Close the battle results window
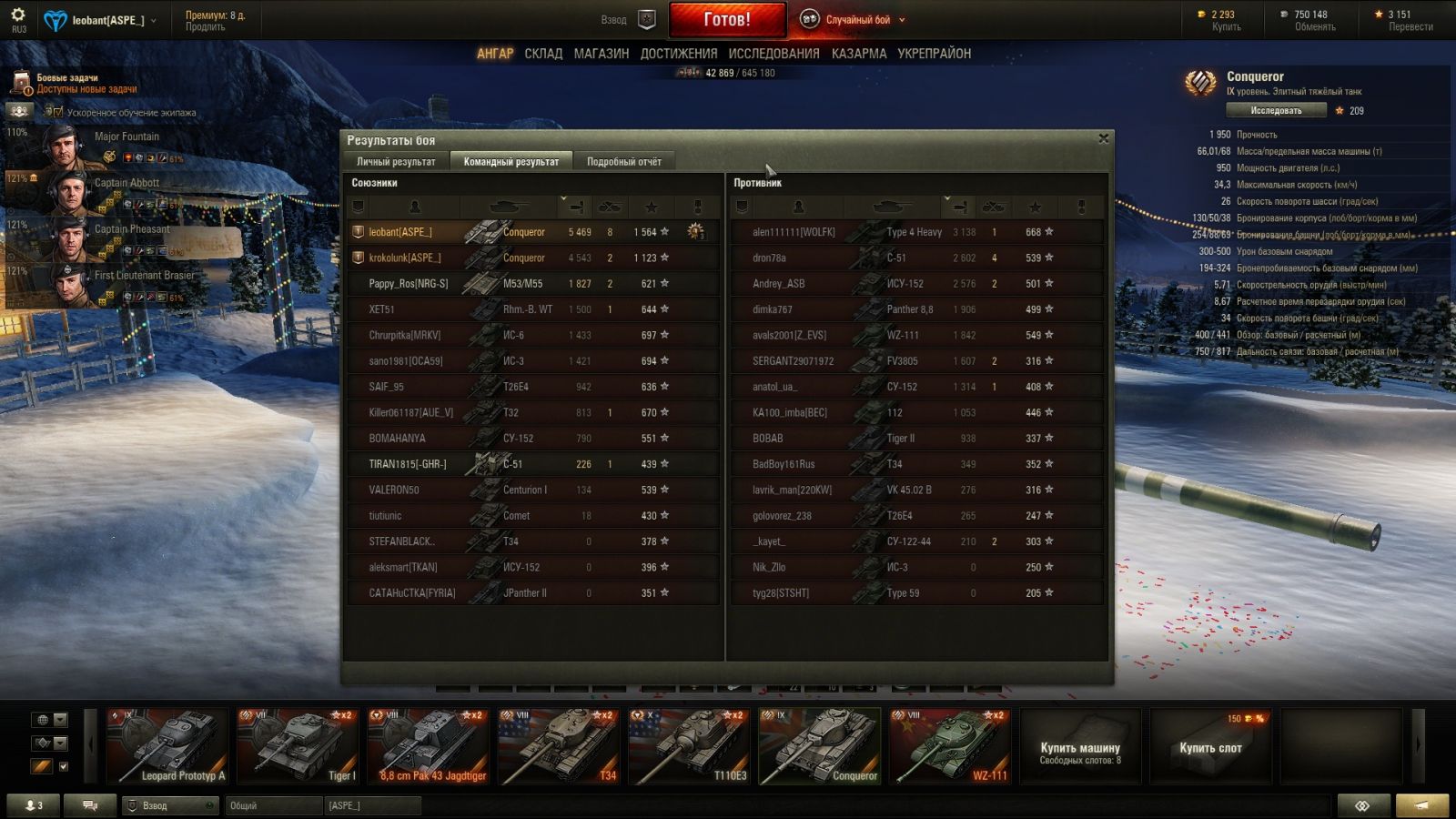This screenshot has height=819, width=1456. click(x=1103, y=138)
